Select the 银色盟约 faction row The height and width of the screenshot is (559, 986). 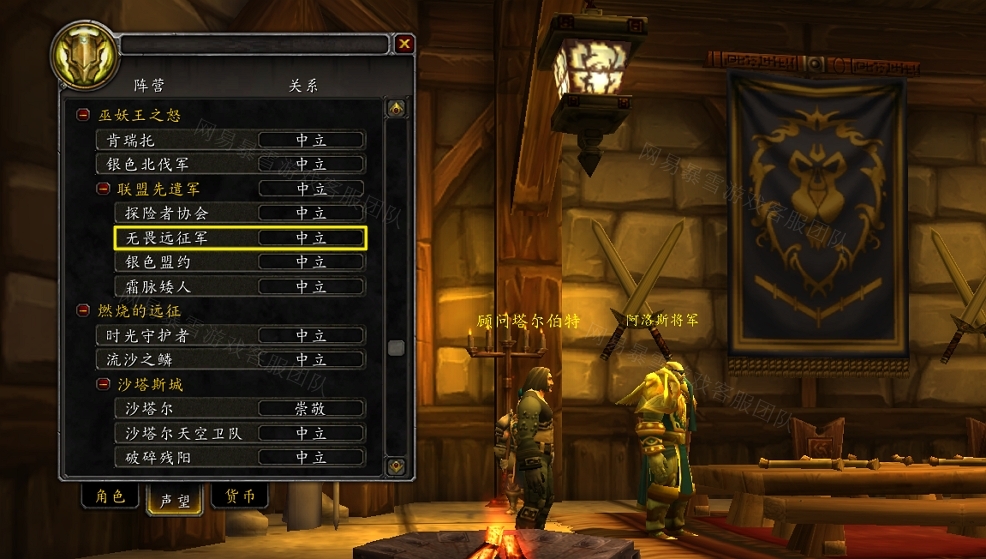coord(239,262)
